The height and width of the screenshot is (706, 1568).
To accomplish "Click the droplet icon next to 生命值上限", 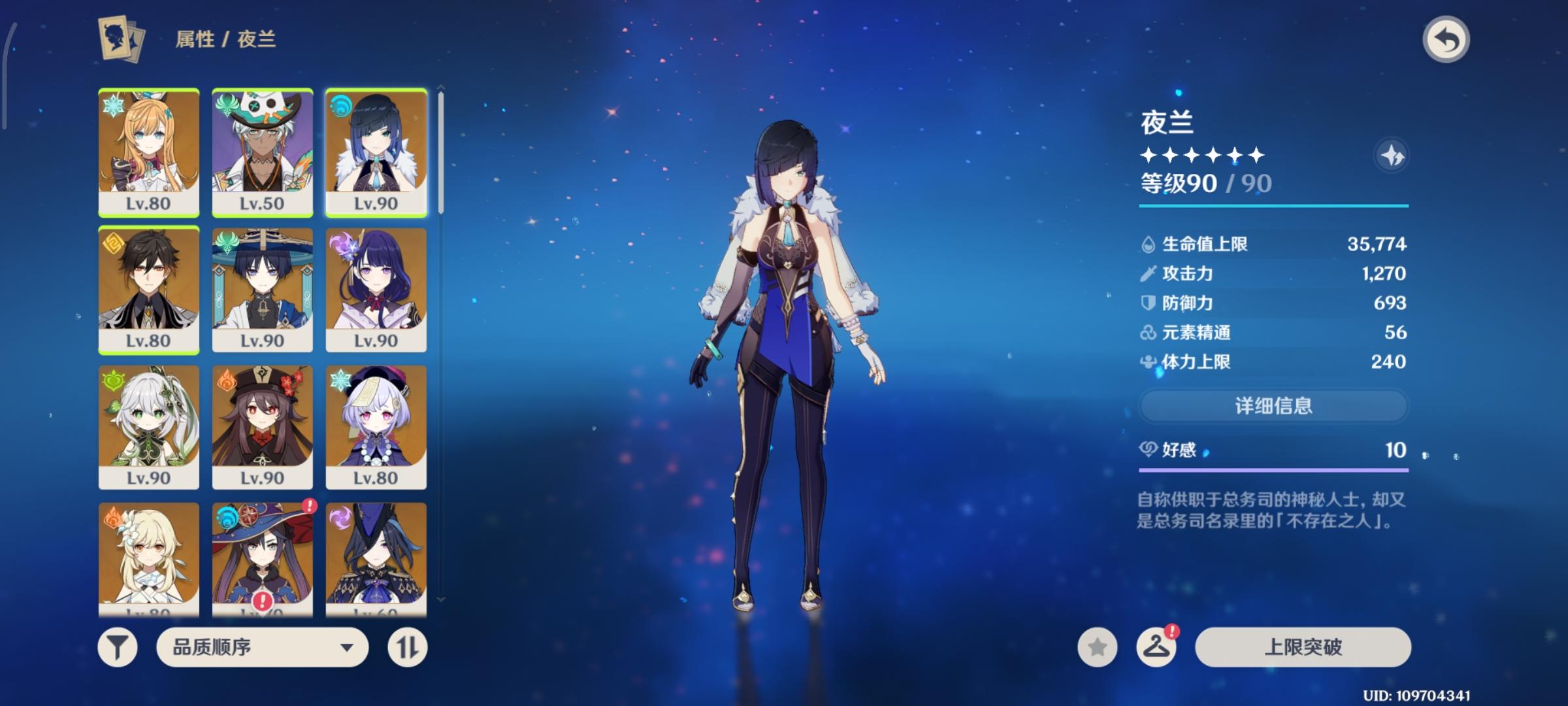I will click(1147, 243).
